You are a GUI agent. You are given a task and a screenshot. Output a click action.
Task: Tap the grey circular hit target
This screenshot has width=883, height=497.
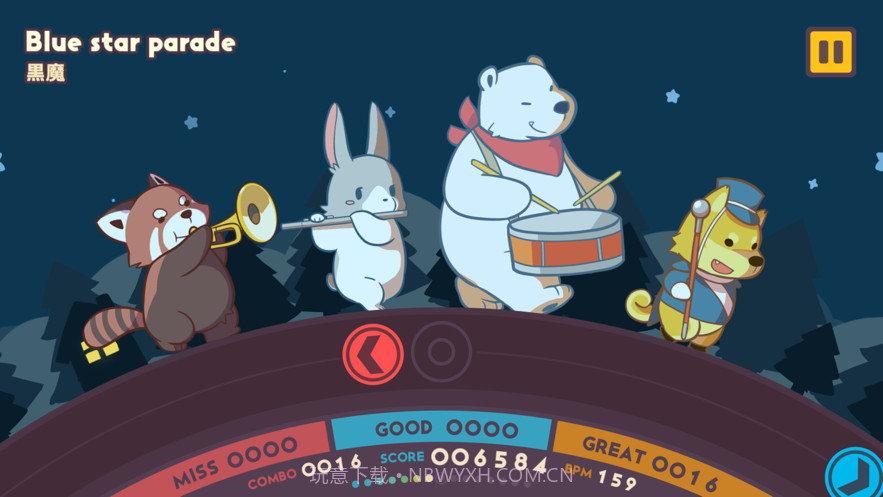click(x=441, y=351)
